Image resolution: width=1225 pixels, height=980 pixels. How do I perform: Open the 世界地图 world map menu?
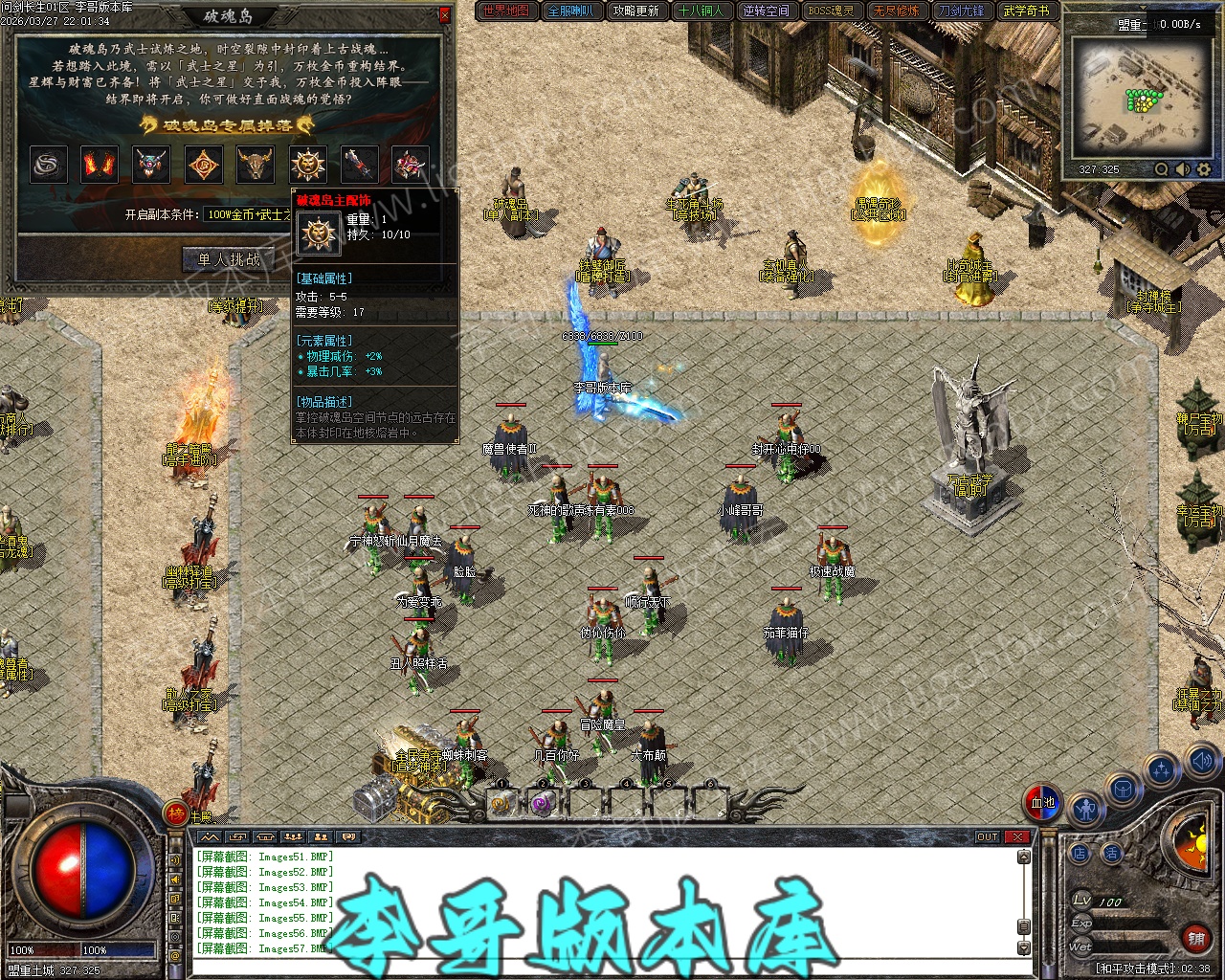coord(506,11)
